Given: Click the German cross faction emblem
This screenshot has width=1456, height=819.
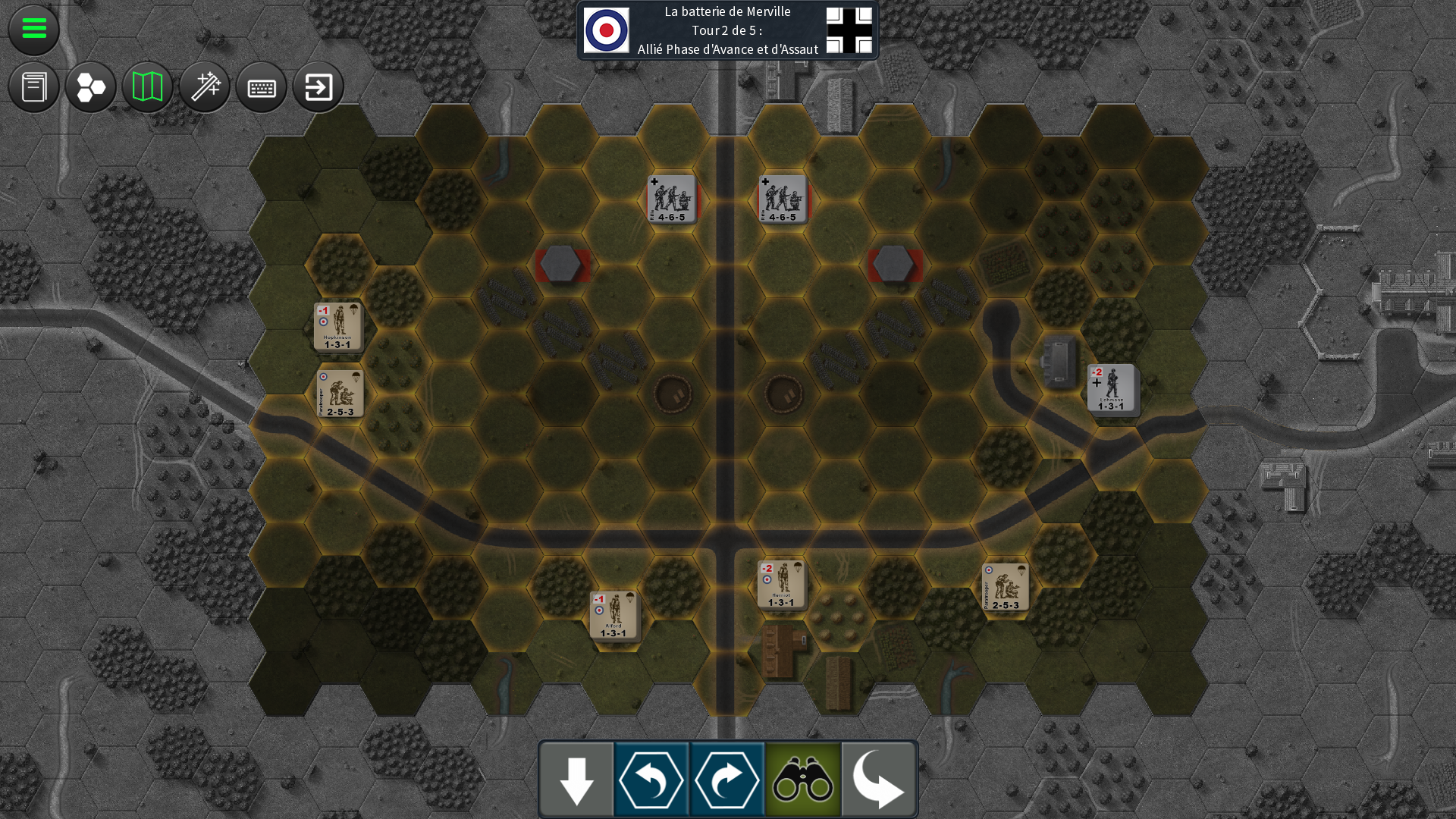Looking at the screenshot, I should tap(849, 30).
